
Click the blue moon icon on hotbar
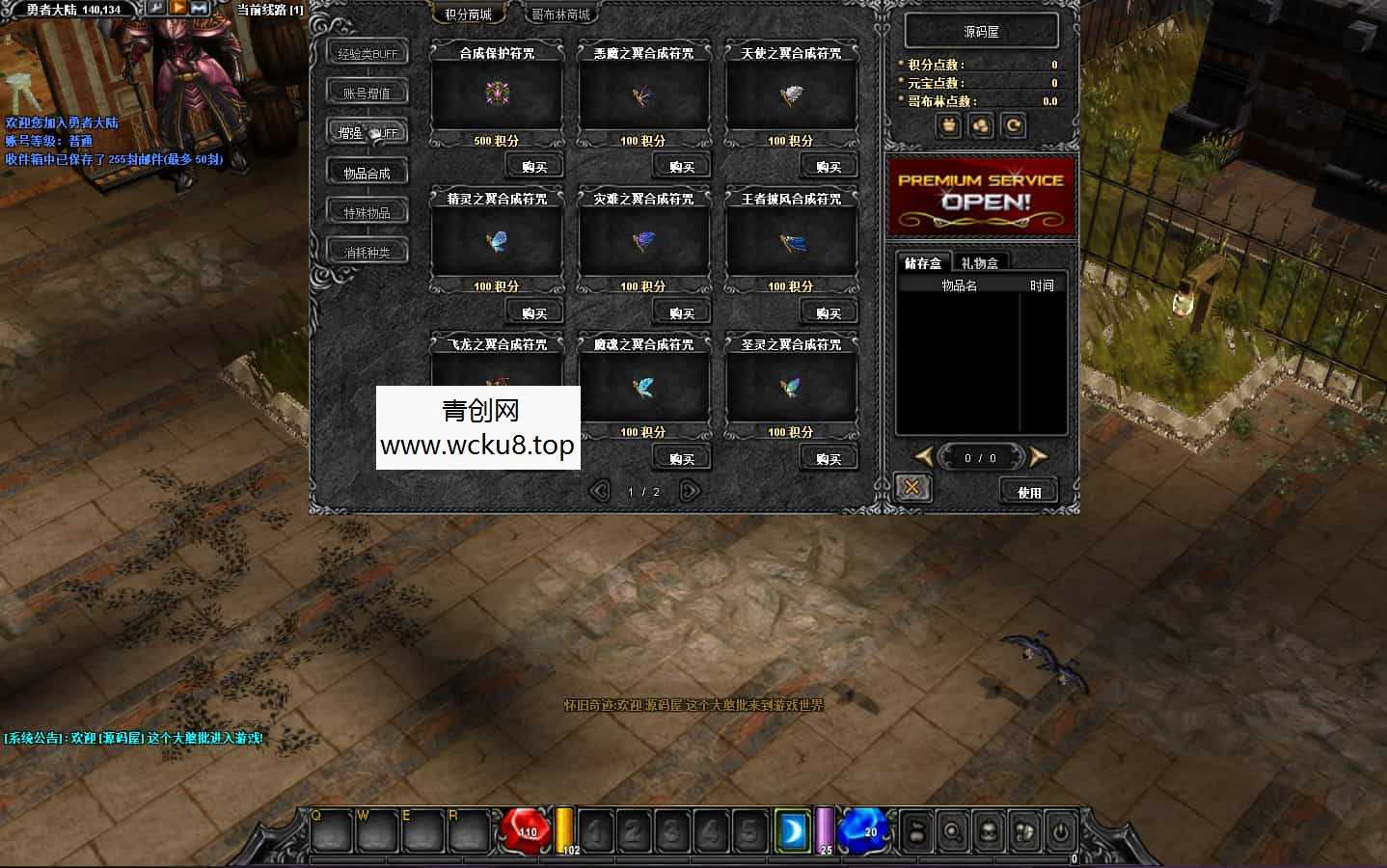coord(793,830)
